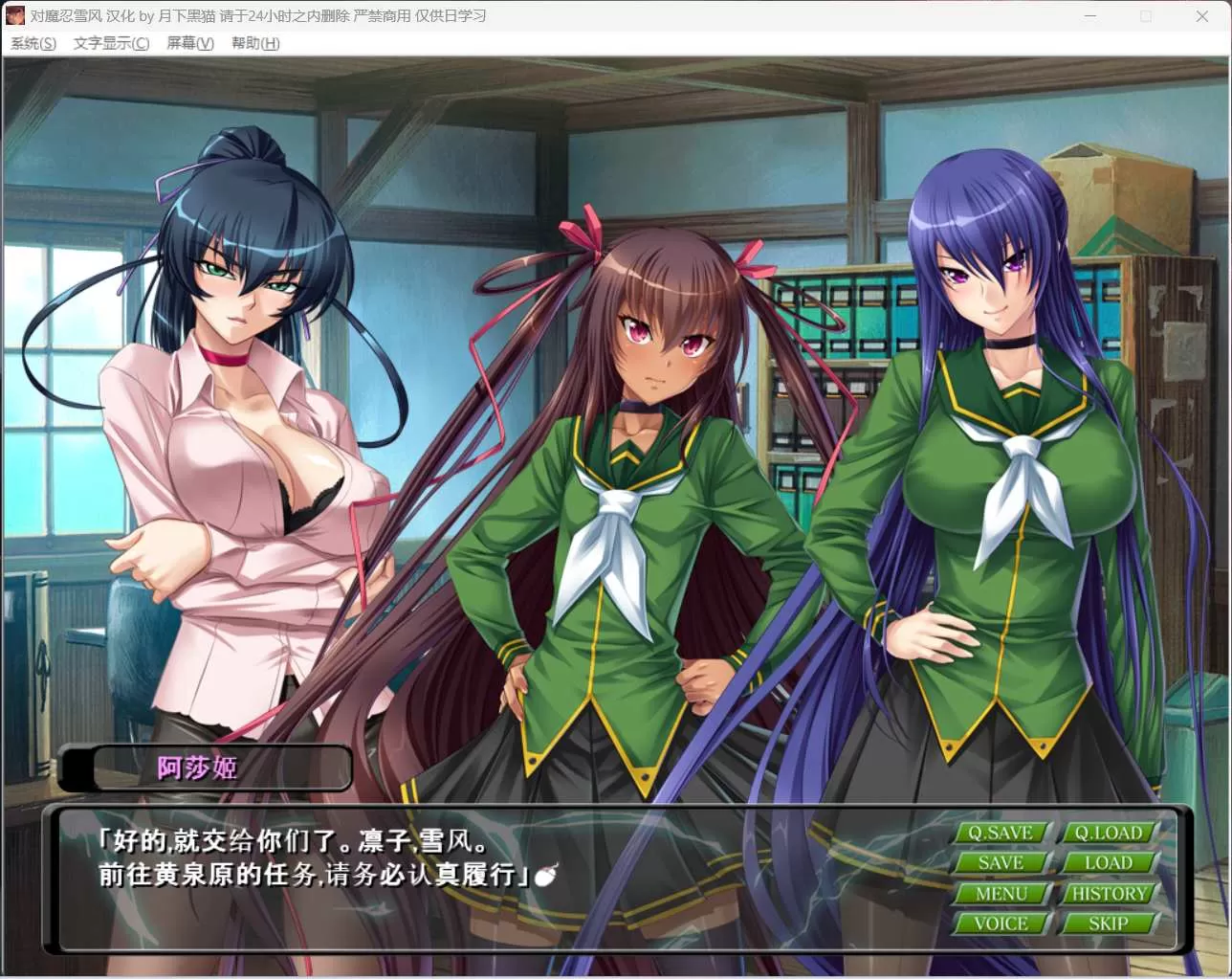The height and width of the screenshot is (979, 1232).
Task: Enable SKIP mode
Action: tap(1108, 923)
